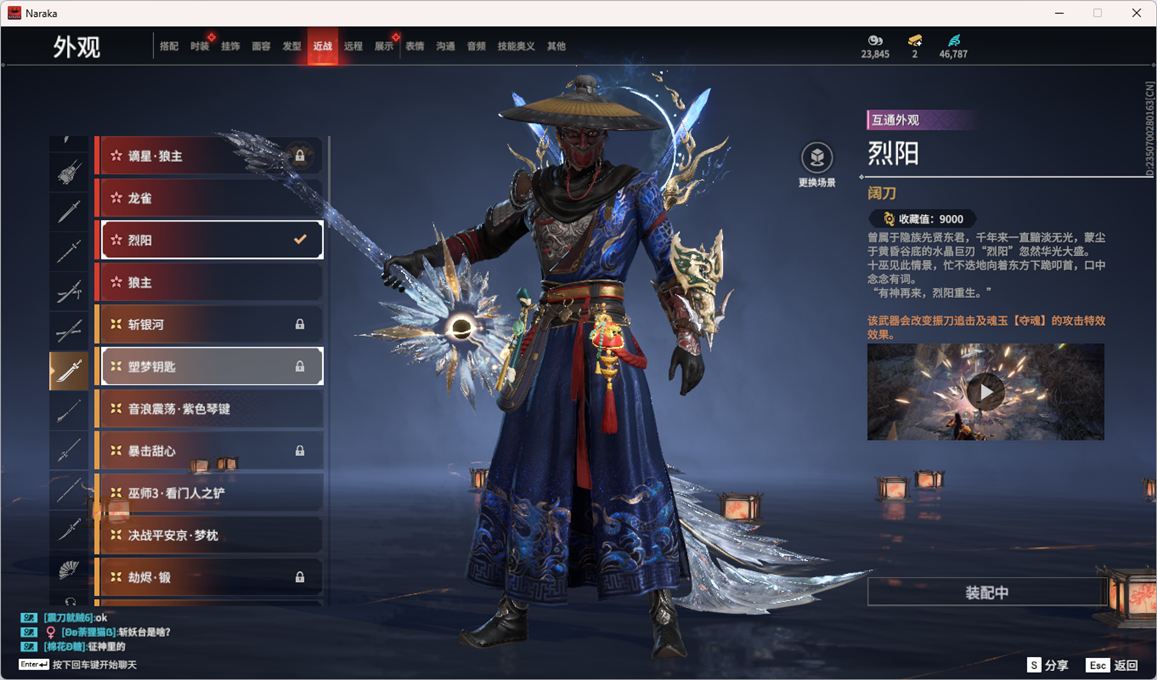Open the 远程 ranged weapons tab
The height and width of the screenshot is (680, 1157).
pyautogui.click(x=353, y=46)
